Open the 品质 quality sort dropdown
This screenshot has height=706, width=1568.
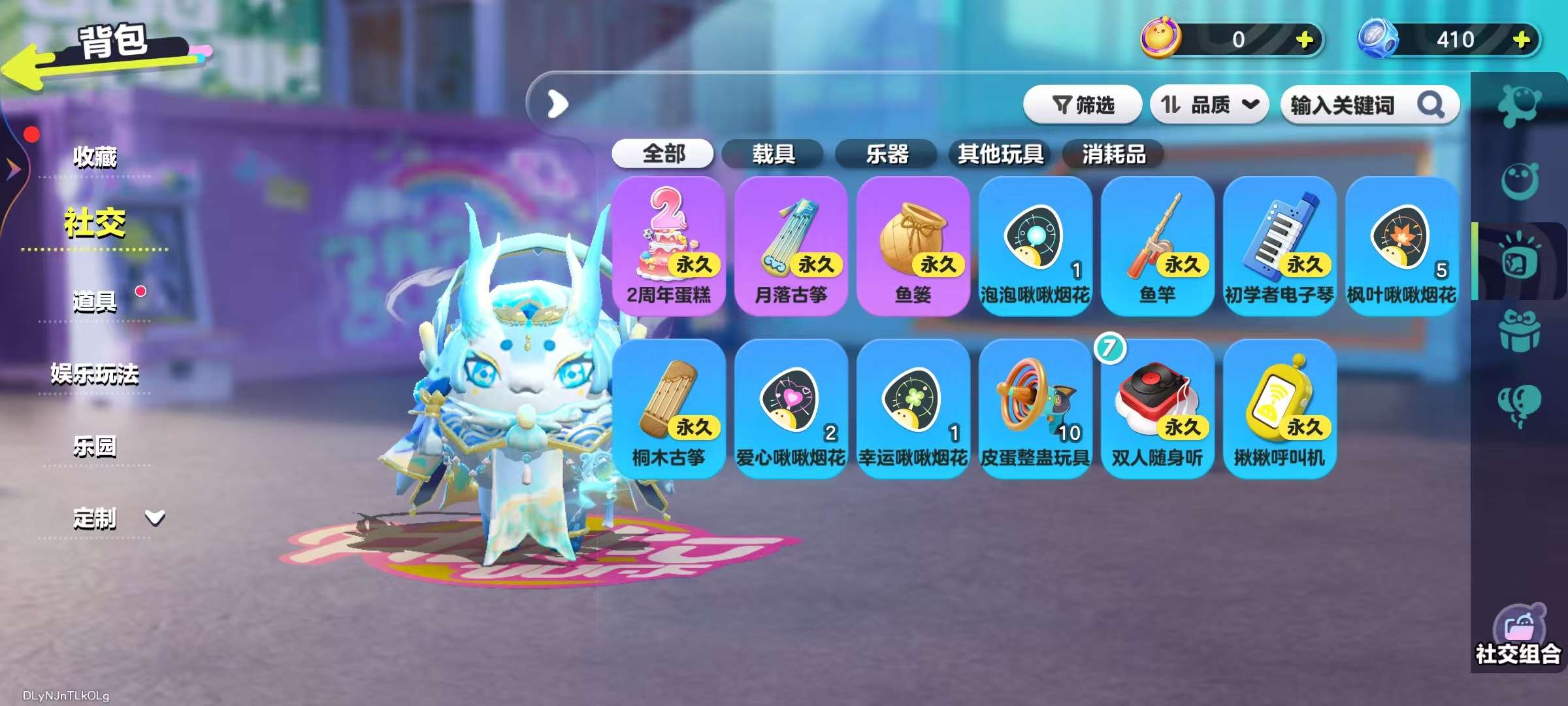[1209, 104]
